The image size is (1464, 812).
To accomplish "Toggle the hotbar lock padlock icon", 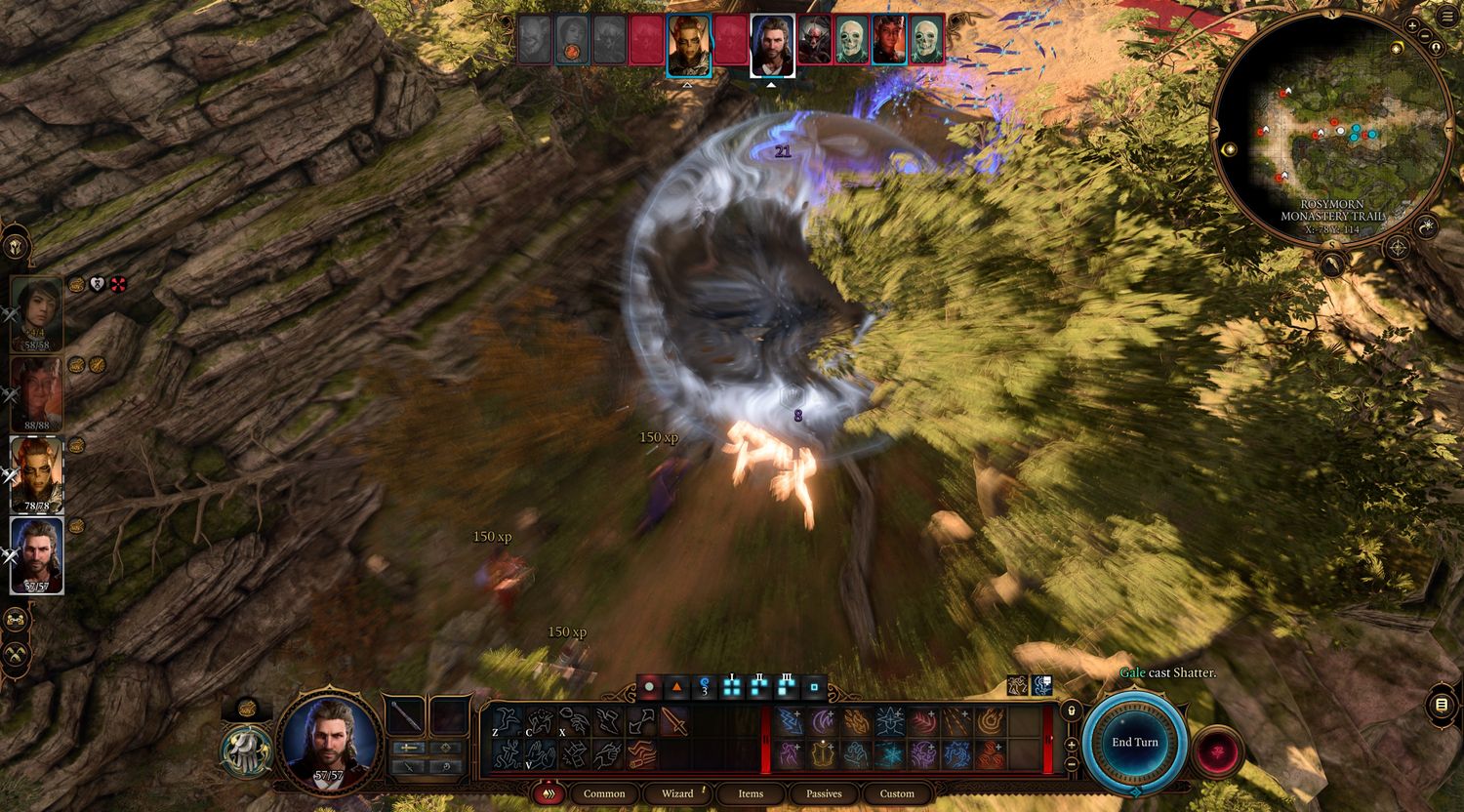I will 1072,711.
